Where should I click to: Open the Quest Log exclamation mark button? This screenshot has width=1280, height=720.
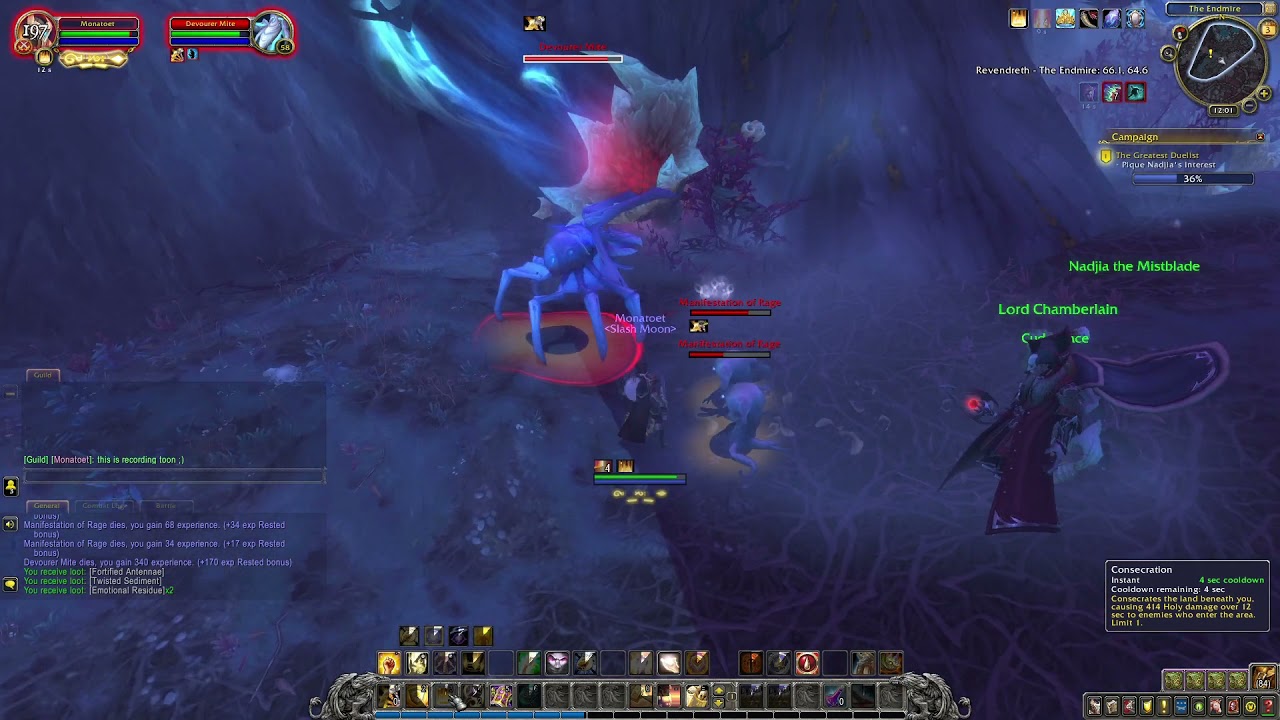1164,707
